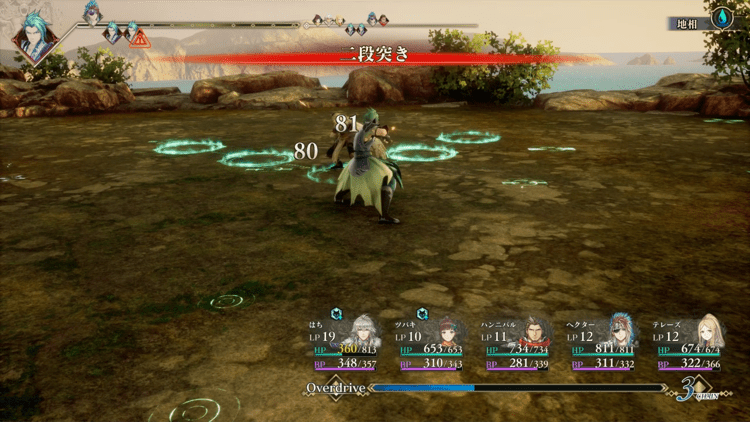The width and height of the screenshot is (750, 422).
Task: Click the status buff icon above はち
Action: point(337,312)
